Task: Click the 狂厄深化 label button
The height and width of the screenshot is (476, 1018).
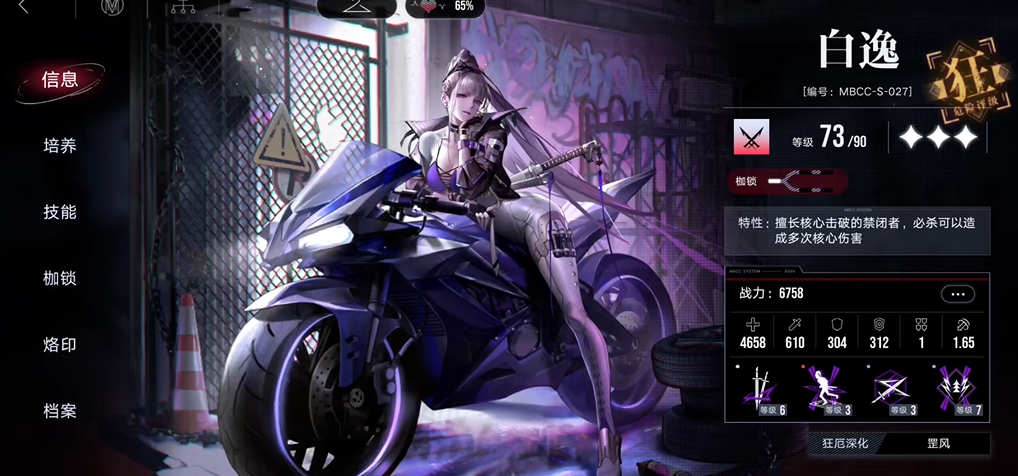Action: [x=845, y=443]
